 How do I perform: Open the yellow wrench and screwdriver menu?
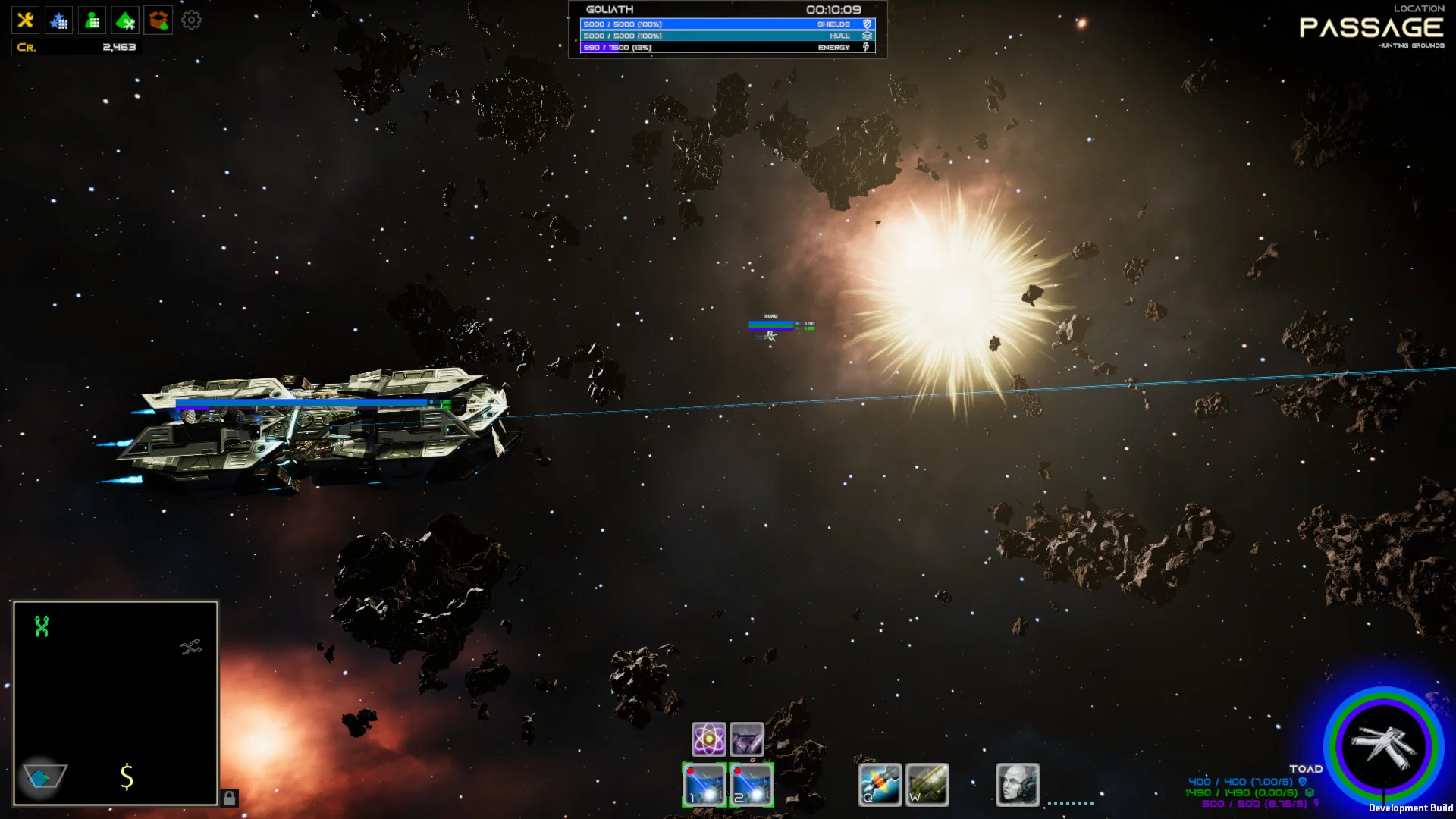coord(25,20)
